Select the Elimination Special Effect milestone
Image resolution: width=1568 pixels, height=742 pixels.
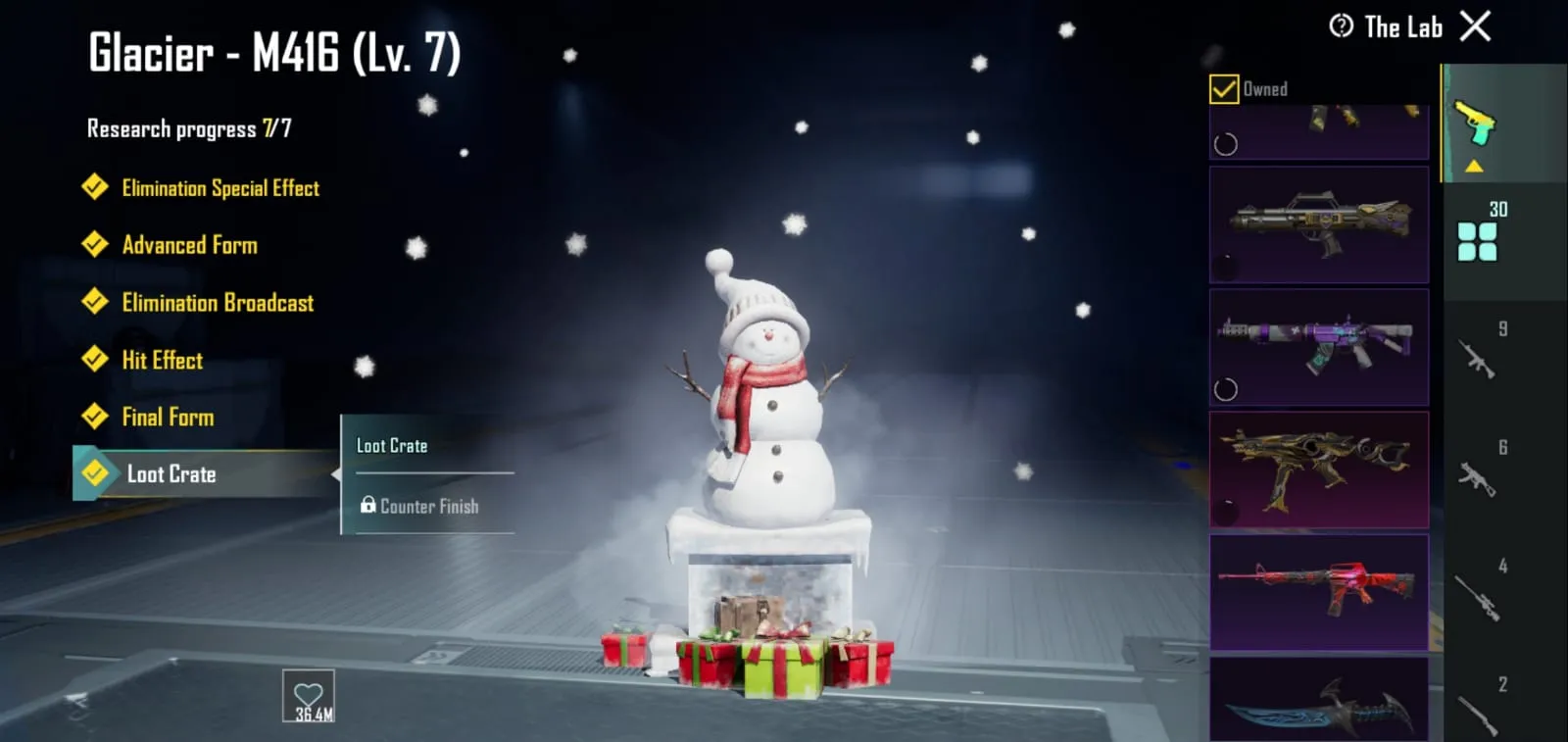point(220,187)
